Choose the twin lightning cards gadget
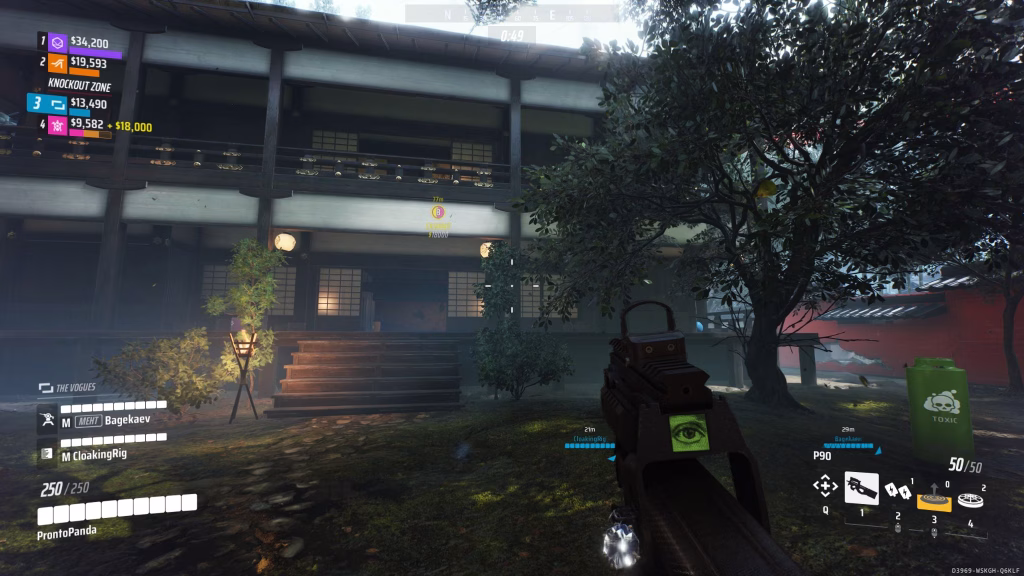This screenshot has height=576, width=1024. 898,490
